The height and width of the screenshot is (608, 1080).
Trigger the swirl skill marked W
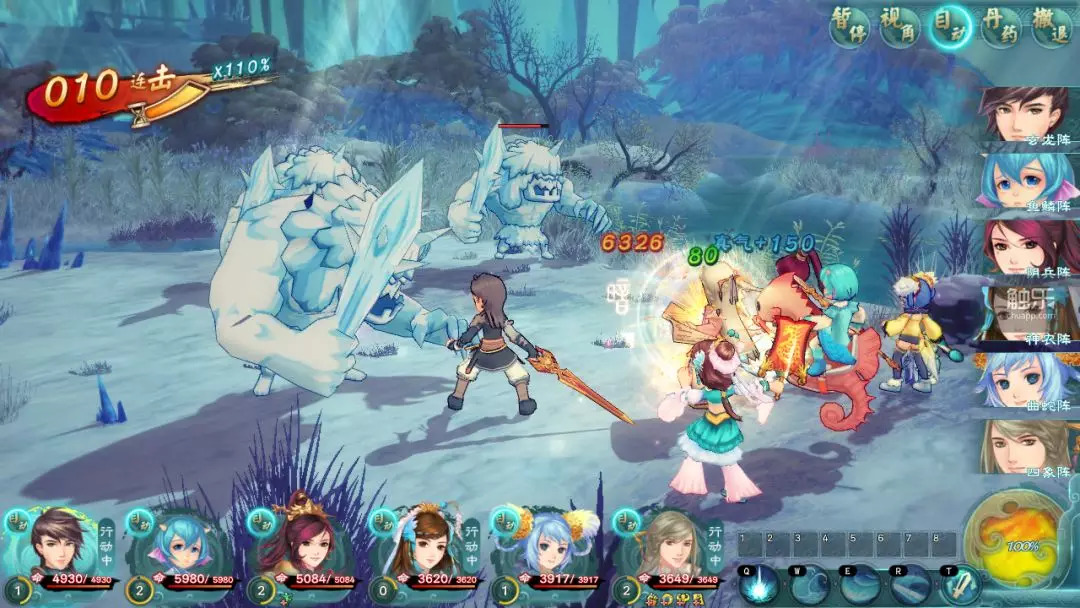(x=809, y=583)
